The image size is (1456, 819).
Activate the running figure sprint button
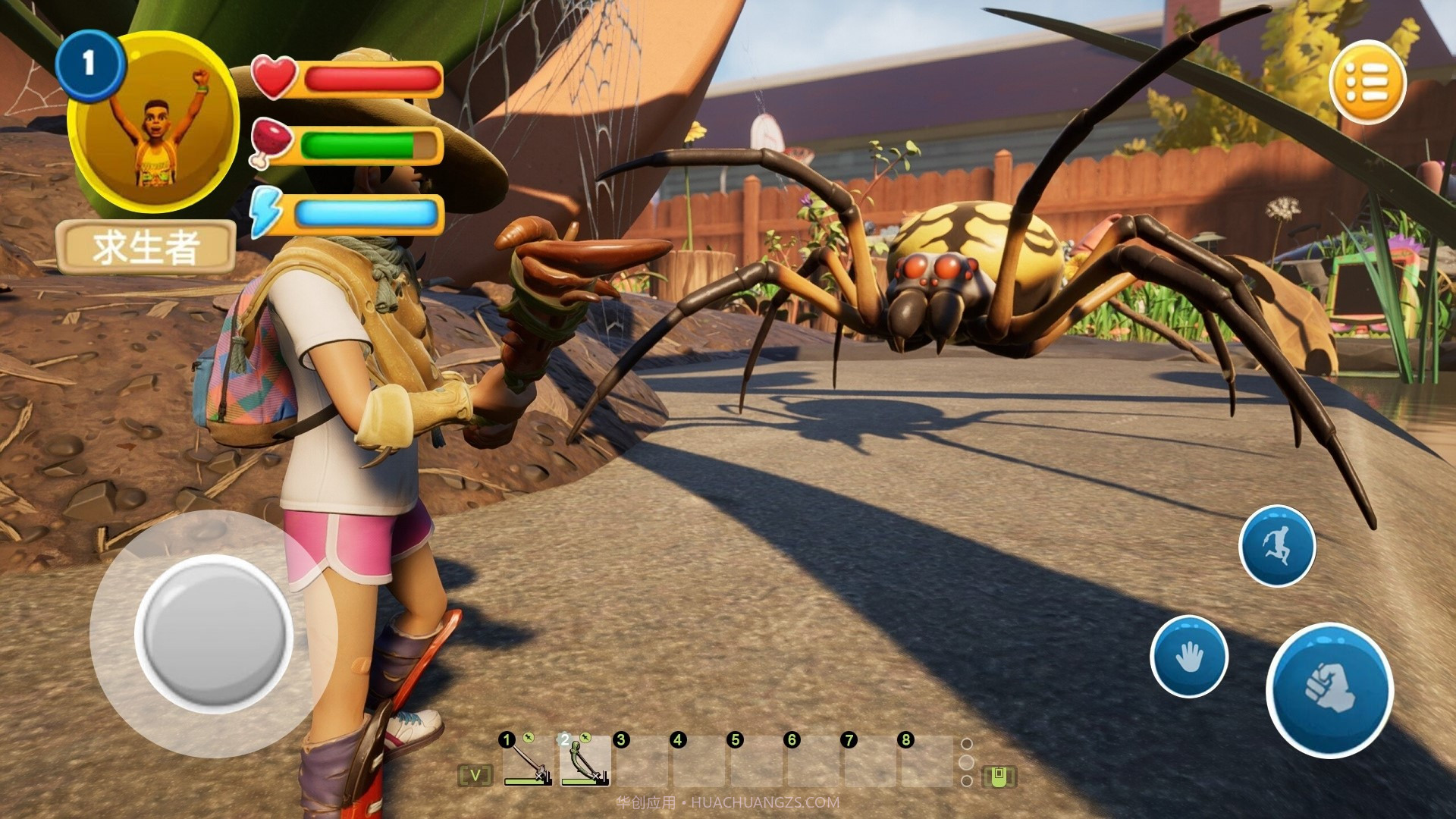pyautogui.click(x=1277, y=545)
